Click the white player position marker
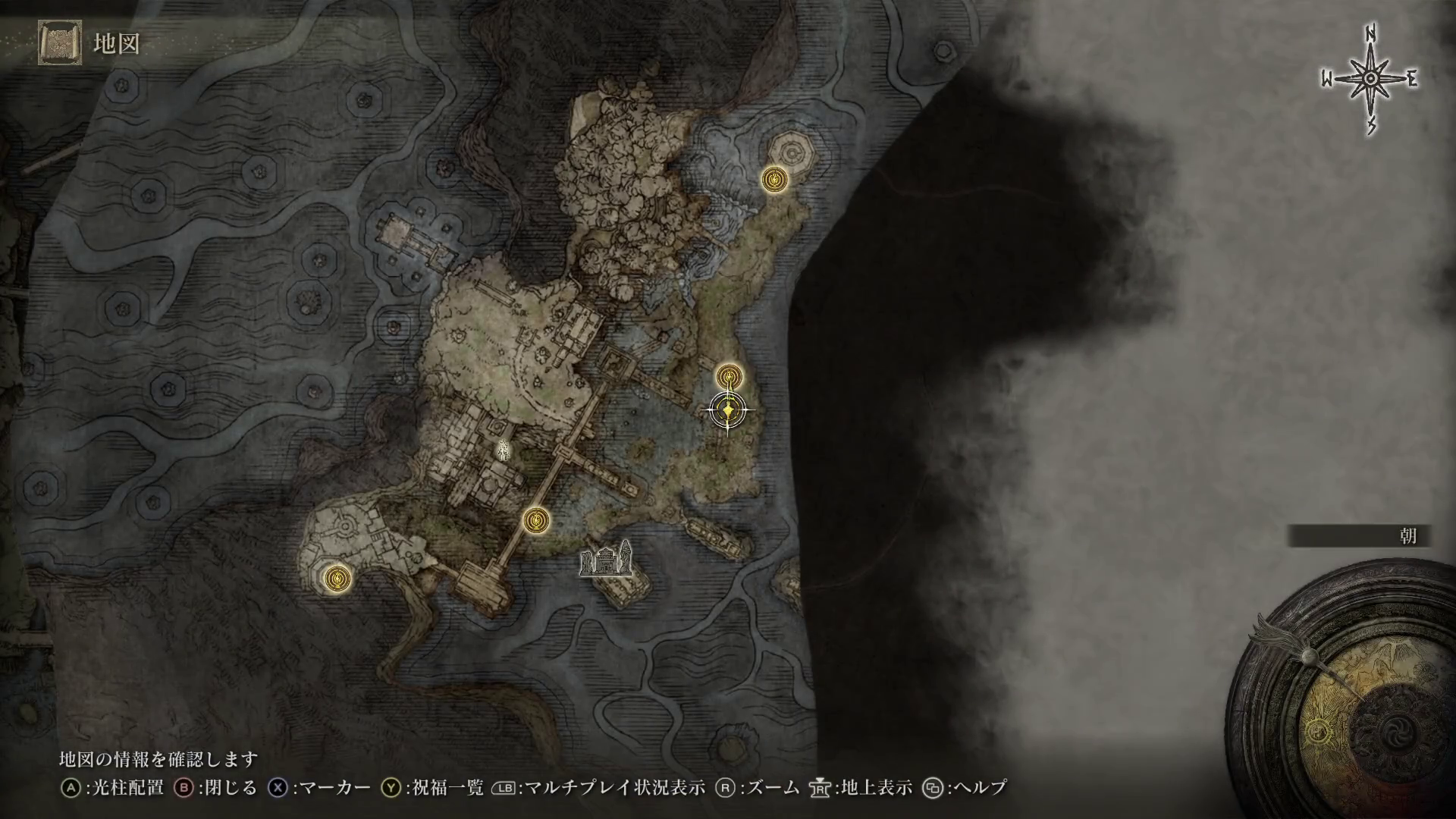1456x819 pixels. [x=502, y=451]
